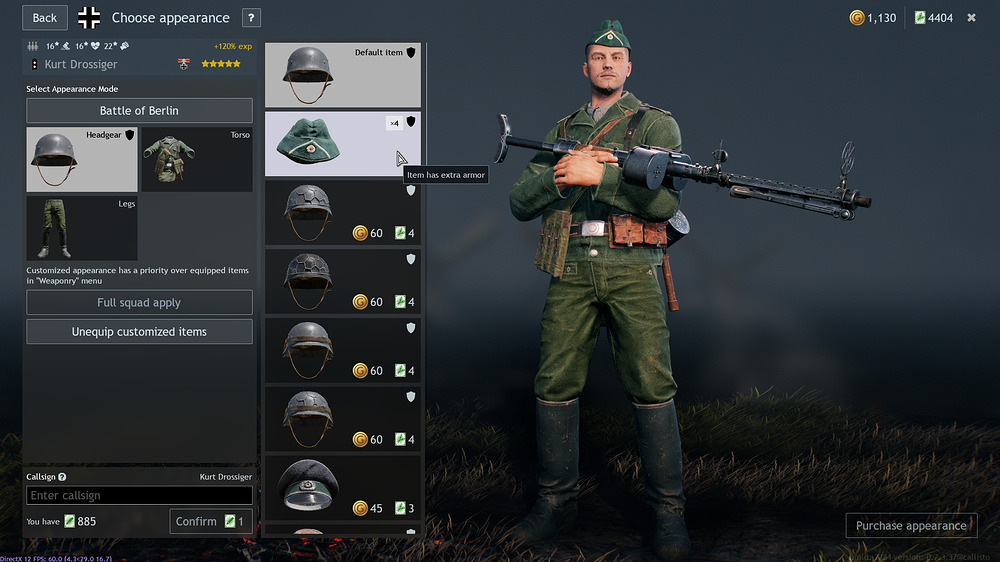Screen dimensions: 1000x562
Task: Pick the green field cap item
Action: pyautogui.click(x=342, y=144)
